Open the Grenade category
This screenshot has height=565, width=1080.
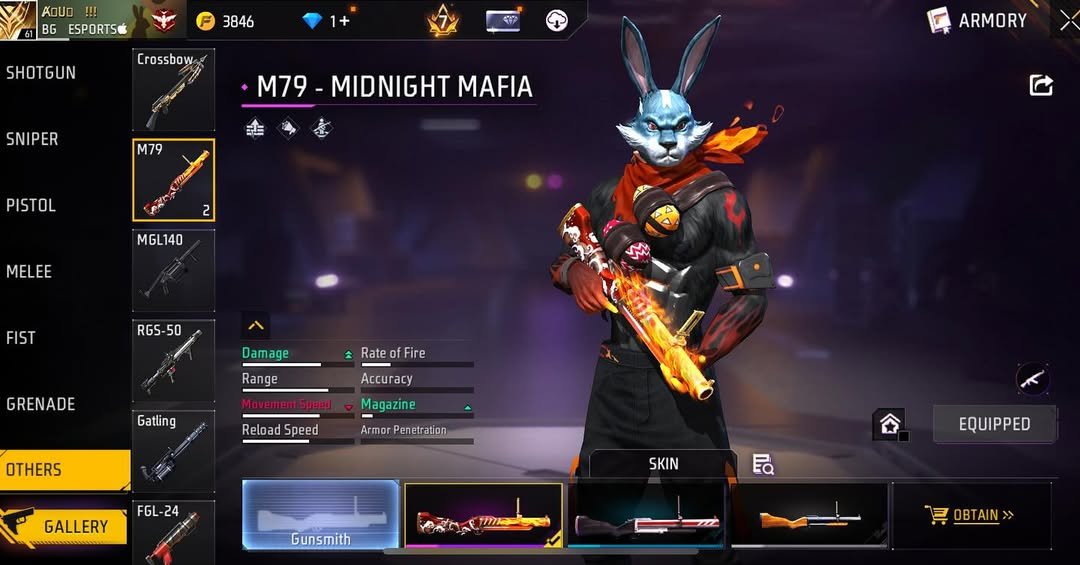pos(41,404)
